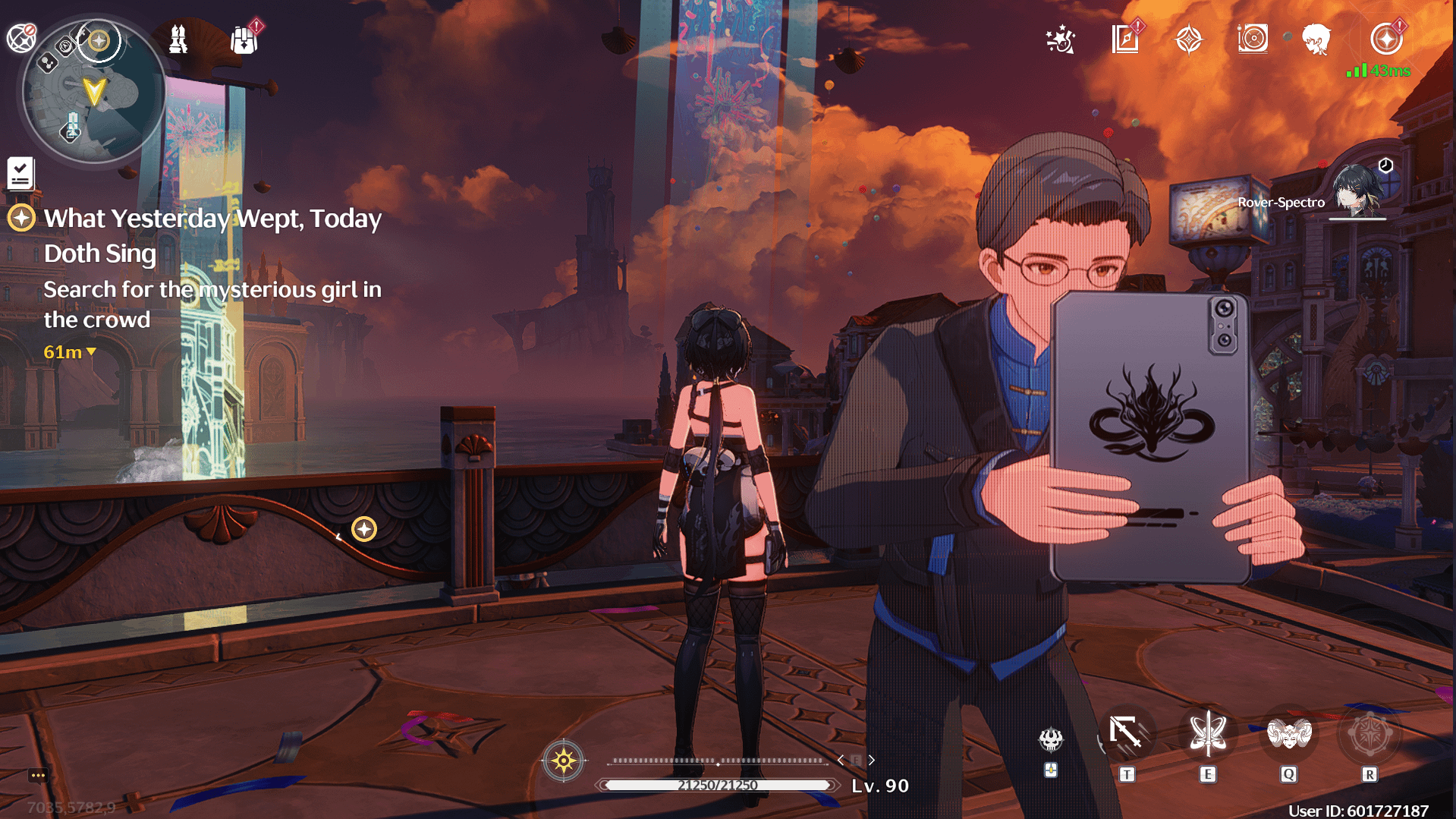Viewport: 1456px width, 819px height.
Task: Open the chess-piece guidebook icon
Action: click(178, 39)
